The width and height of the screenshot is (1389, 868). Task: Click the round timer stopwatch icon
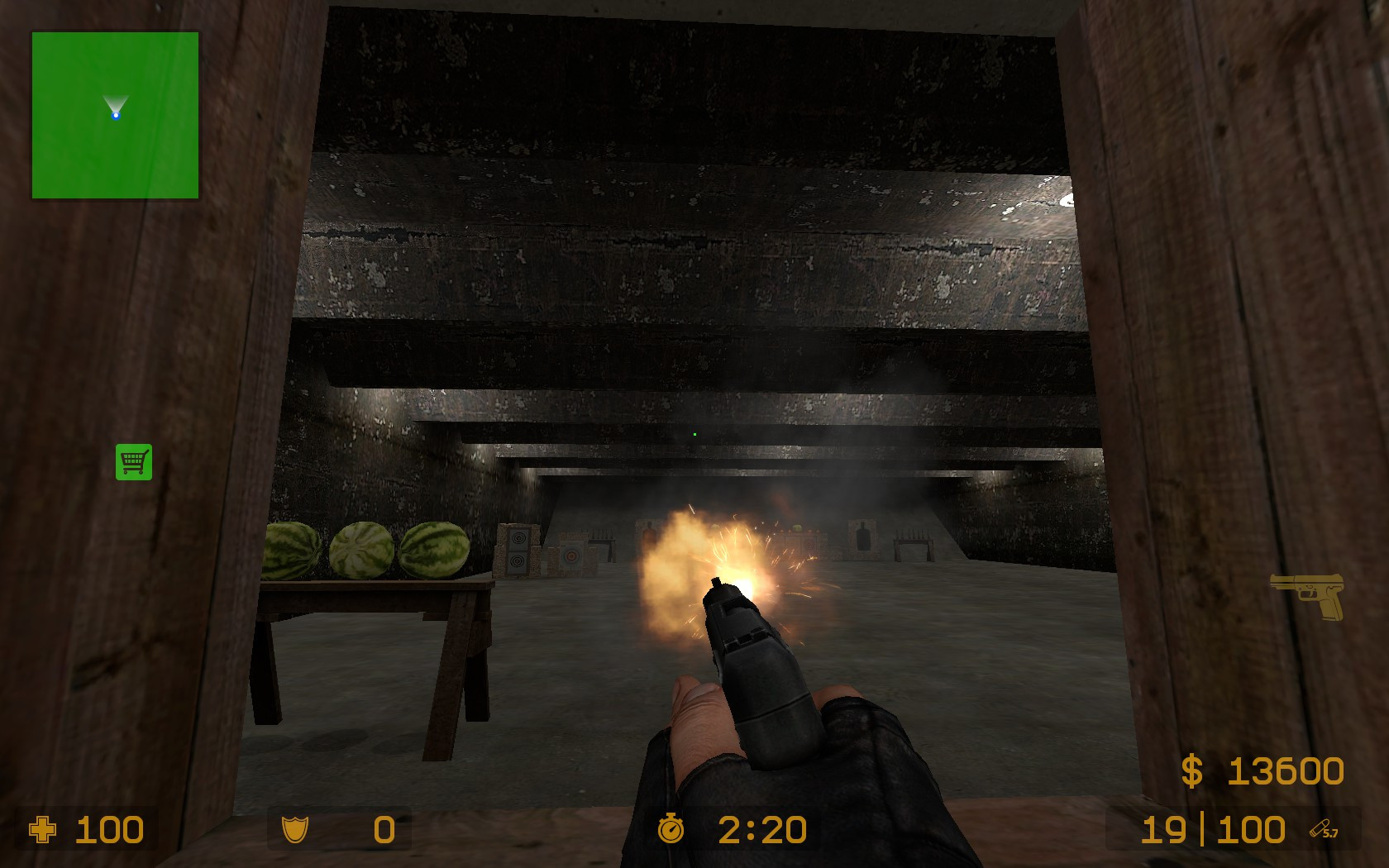point(671,829)
